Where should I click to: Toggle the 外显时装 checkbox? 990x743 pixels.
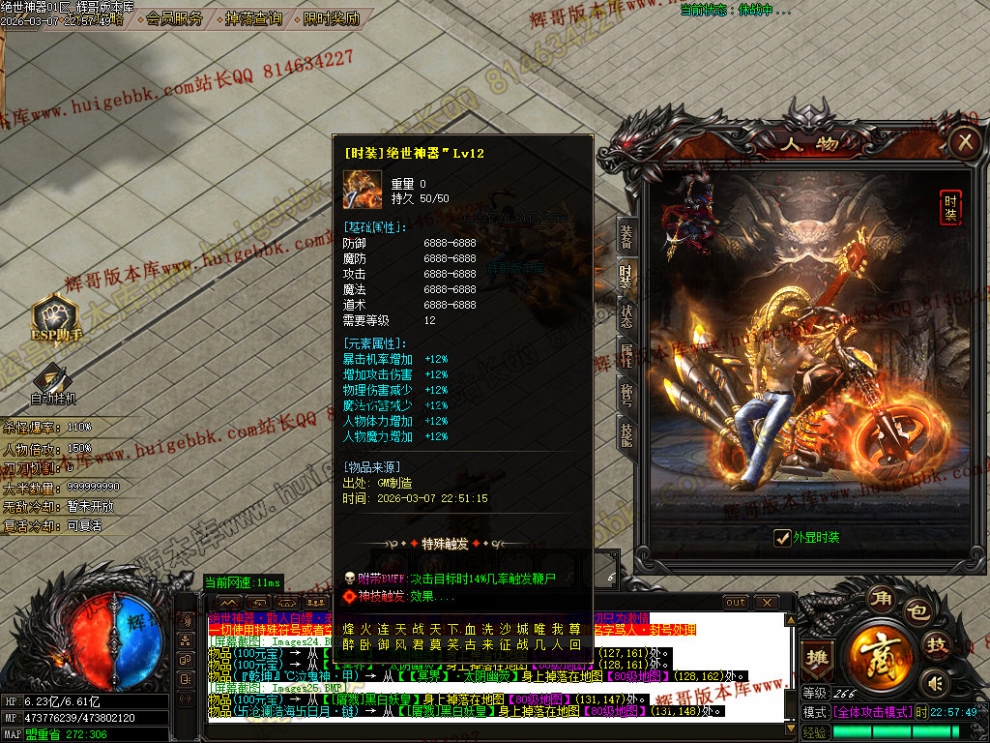[x=783, y=537]
